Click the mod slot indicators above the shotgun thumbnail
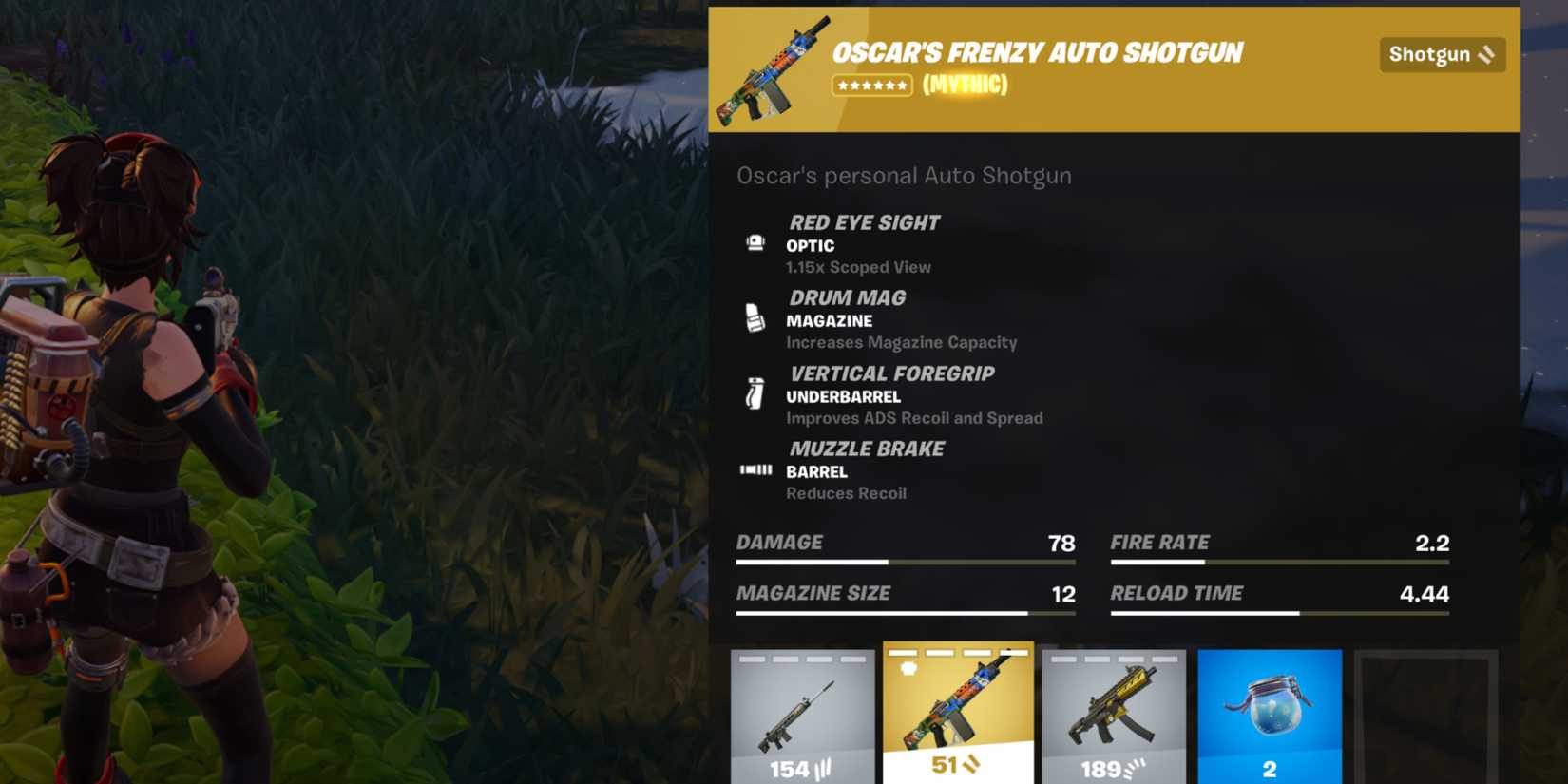This screenshot has height=784, width=1568. [x=959, y=653]
